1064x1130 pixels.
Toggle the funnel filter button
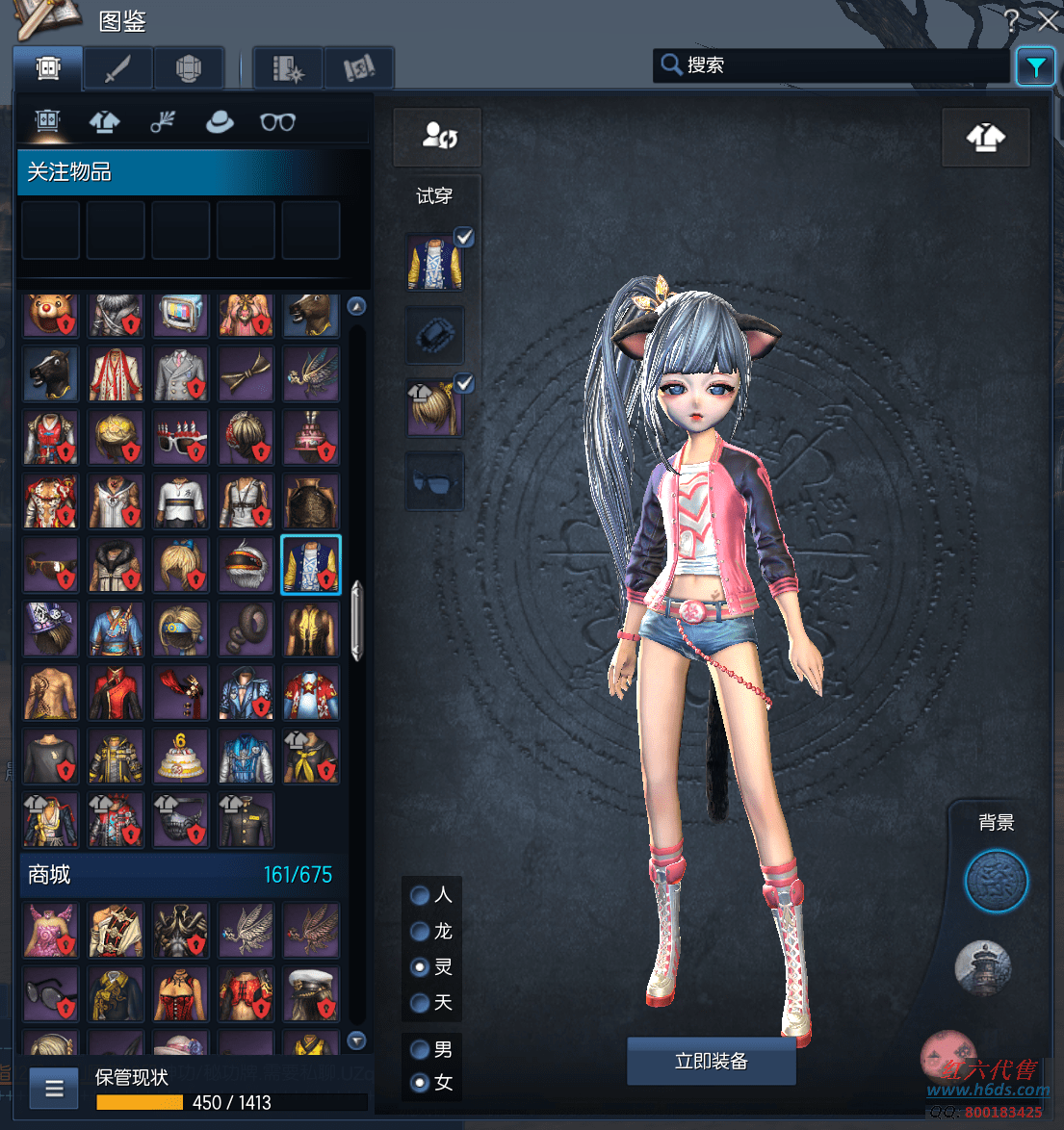point(1035,66)
